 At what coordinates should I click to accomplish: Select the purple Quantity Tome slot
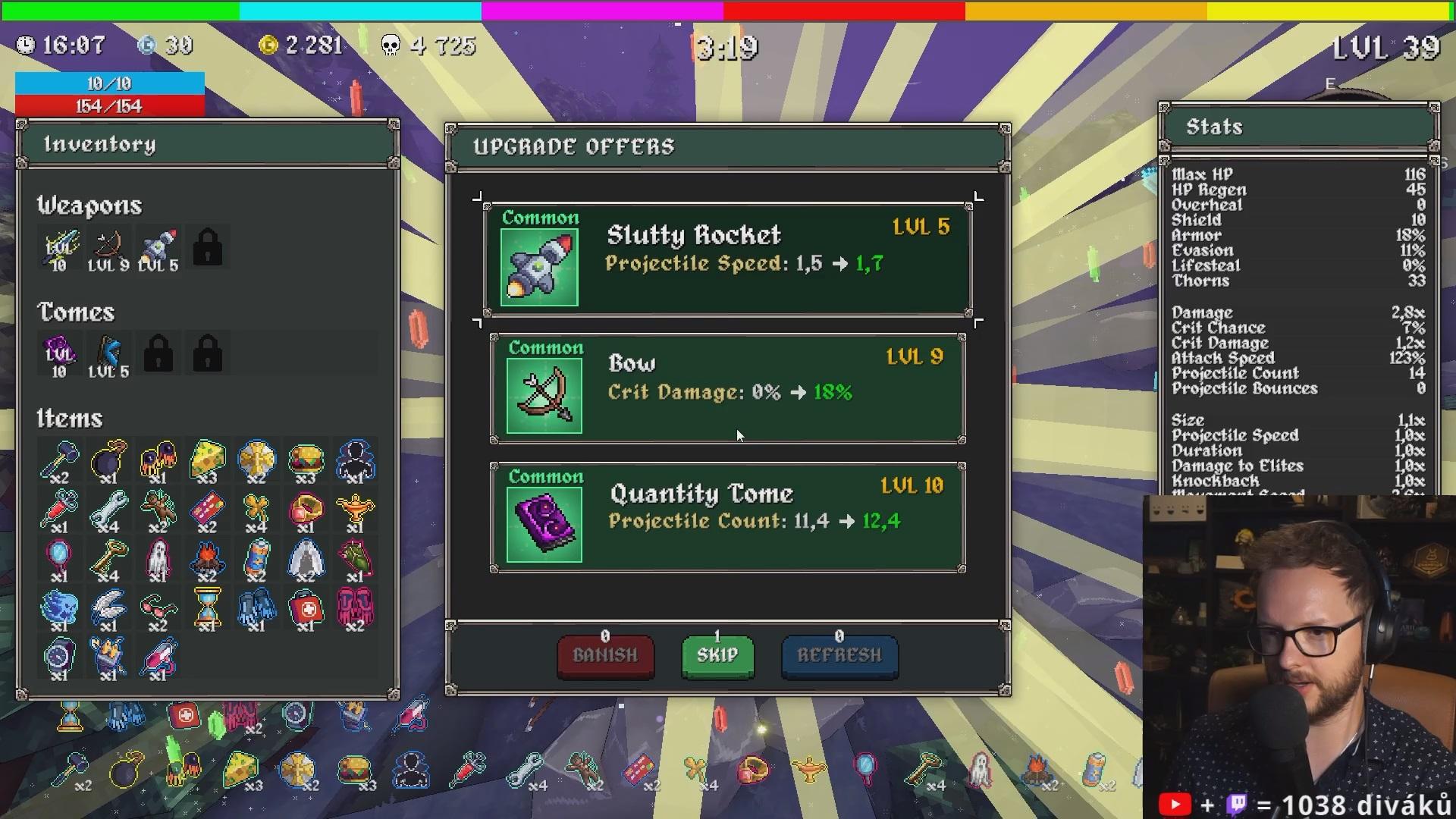coord(59,356)
